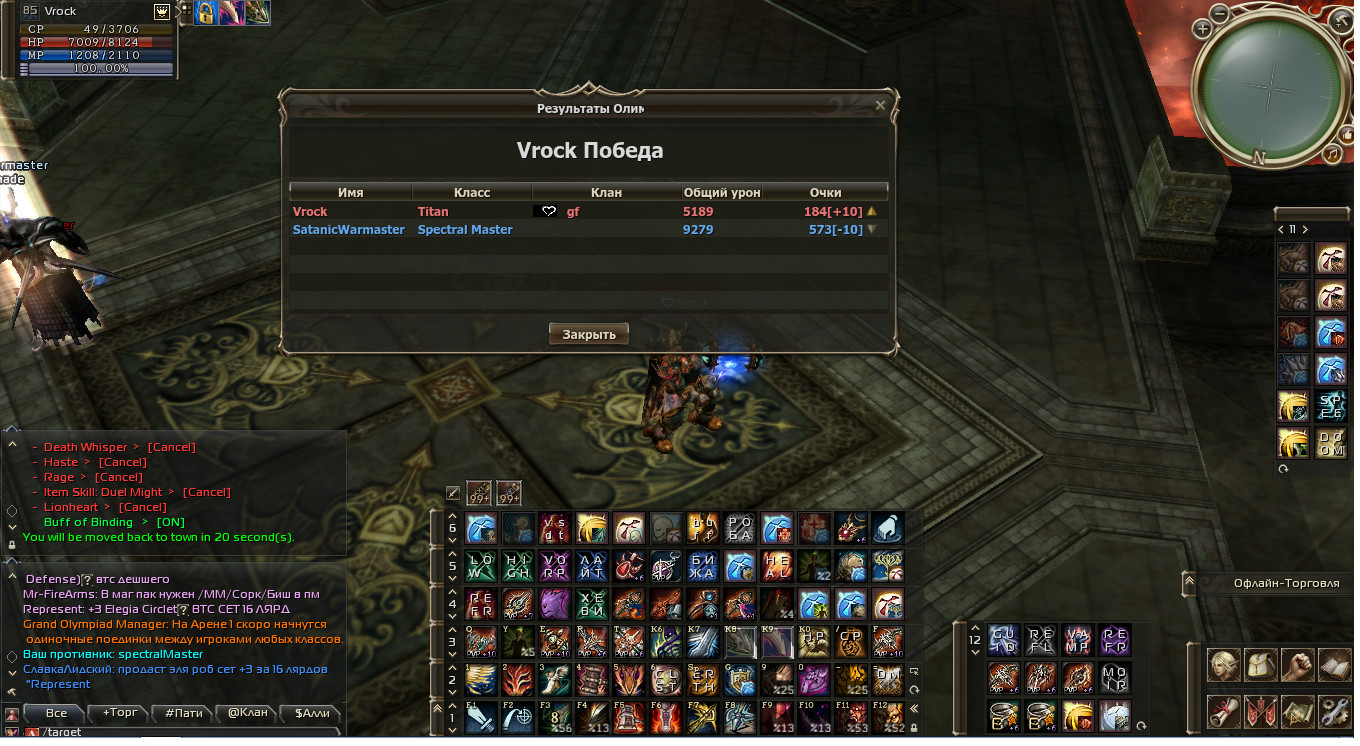Close the Olympiad results window with X
The image size is (1360, 746).
pos(880,105)
